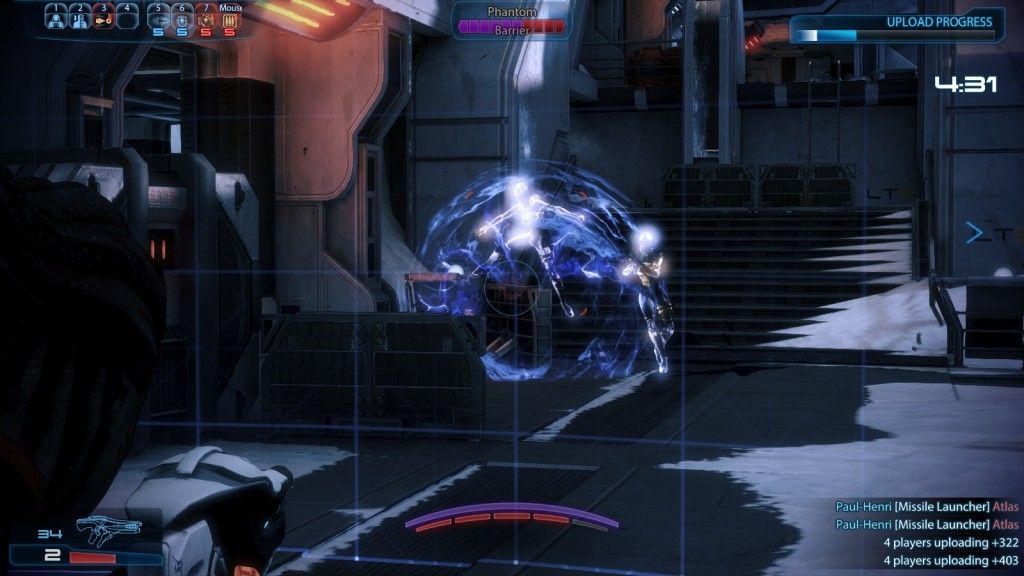Use the red consumable in slot 7

(x=206, y=19)
